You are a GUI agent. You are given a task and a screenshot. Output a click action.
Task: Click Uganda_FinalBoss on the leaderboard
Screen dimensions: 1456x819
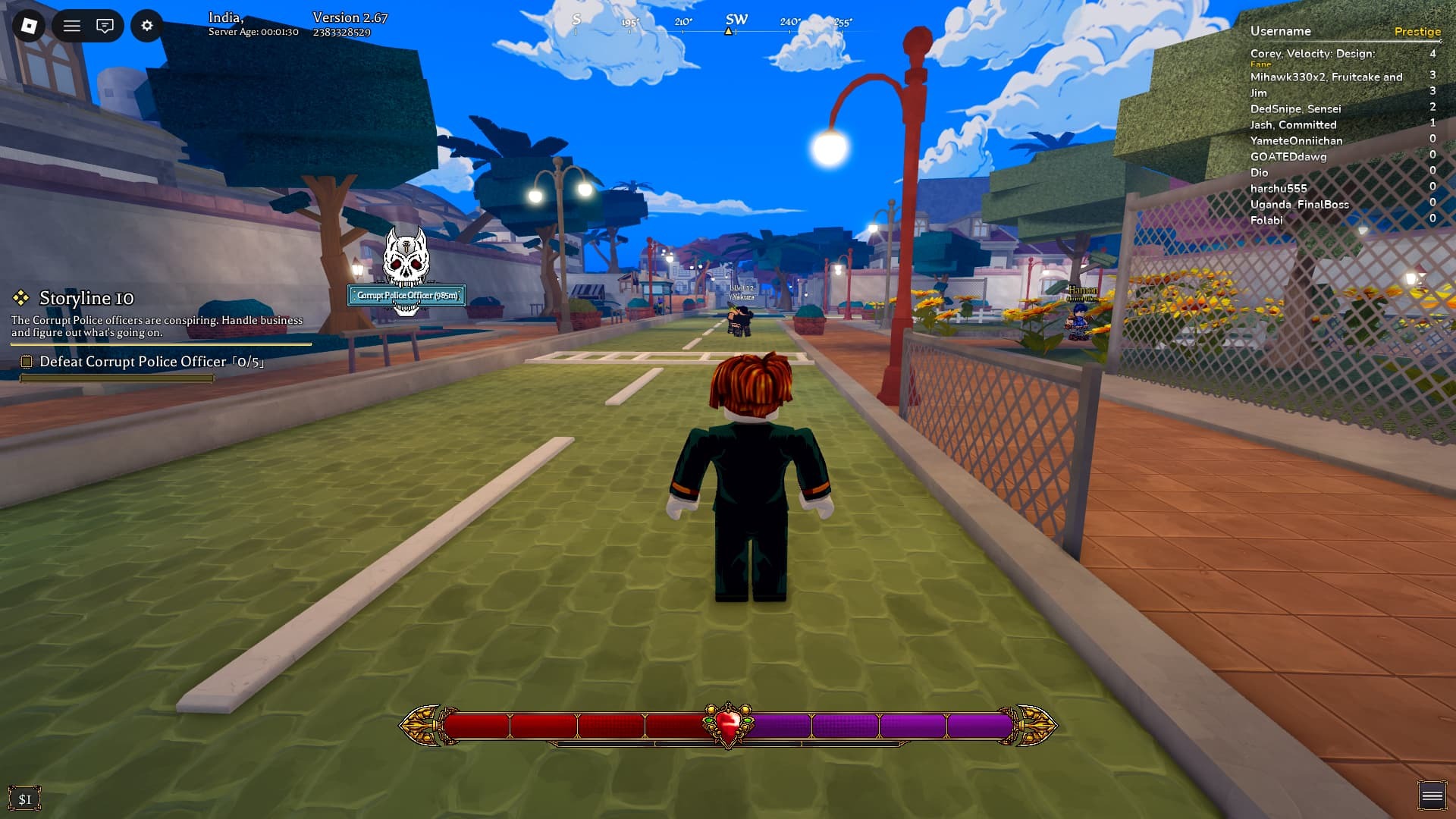coord(1299,204)
